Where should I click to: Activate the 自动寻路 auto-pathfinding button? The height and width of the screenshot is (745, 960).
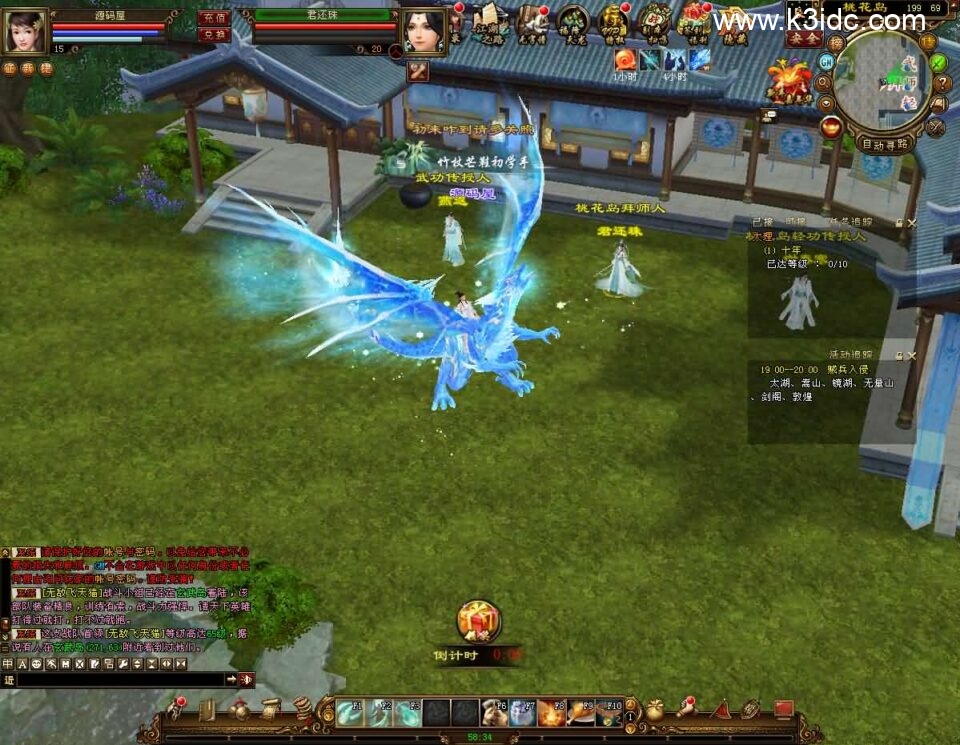[886, 143]
